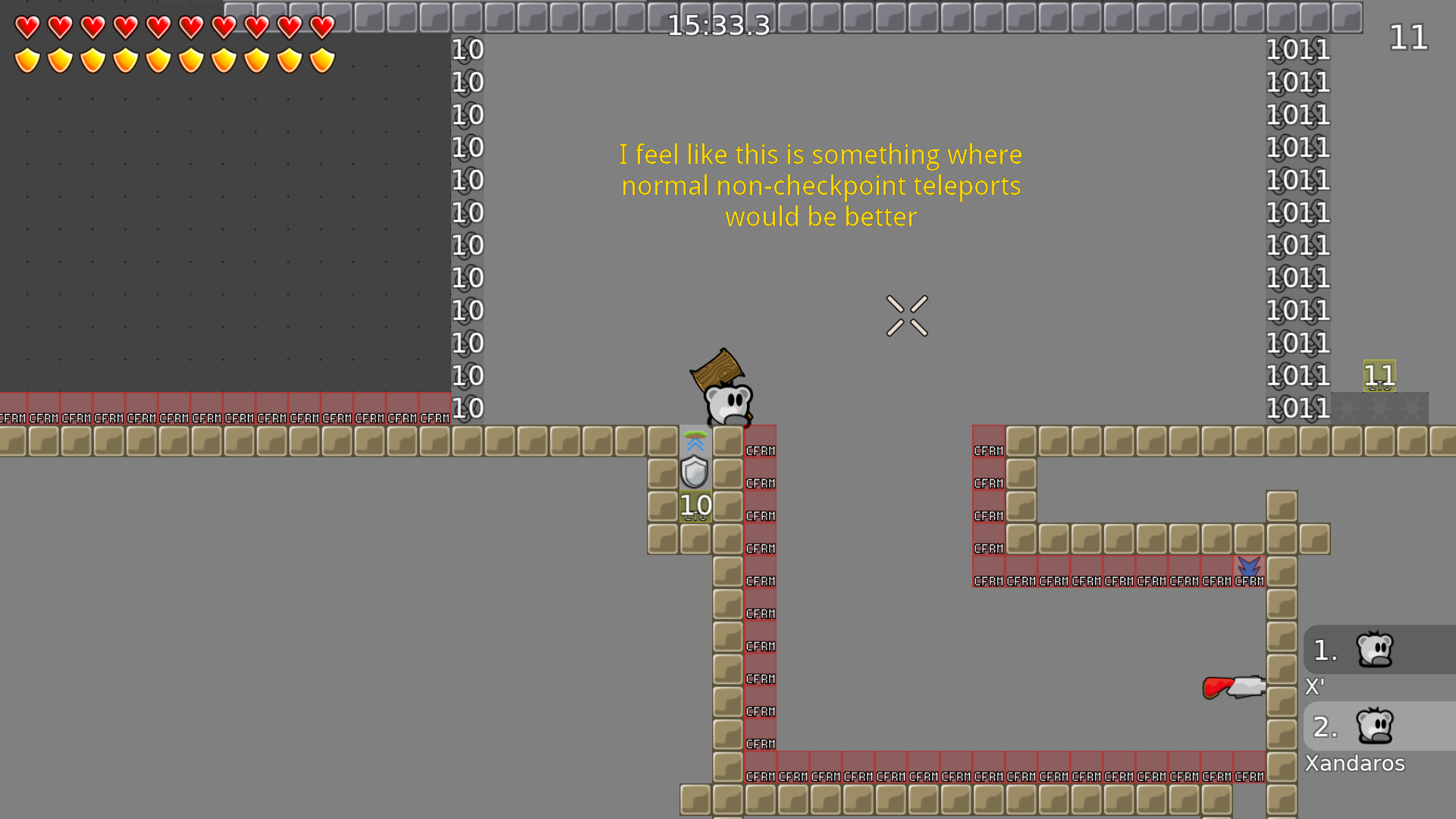This screenshot has width=1456, height=819.
Task: Select the player name Xandaros on the leaderboard
Action: pos(1354,763)
